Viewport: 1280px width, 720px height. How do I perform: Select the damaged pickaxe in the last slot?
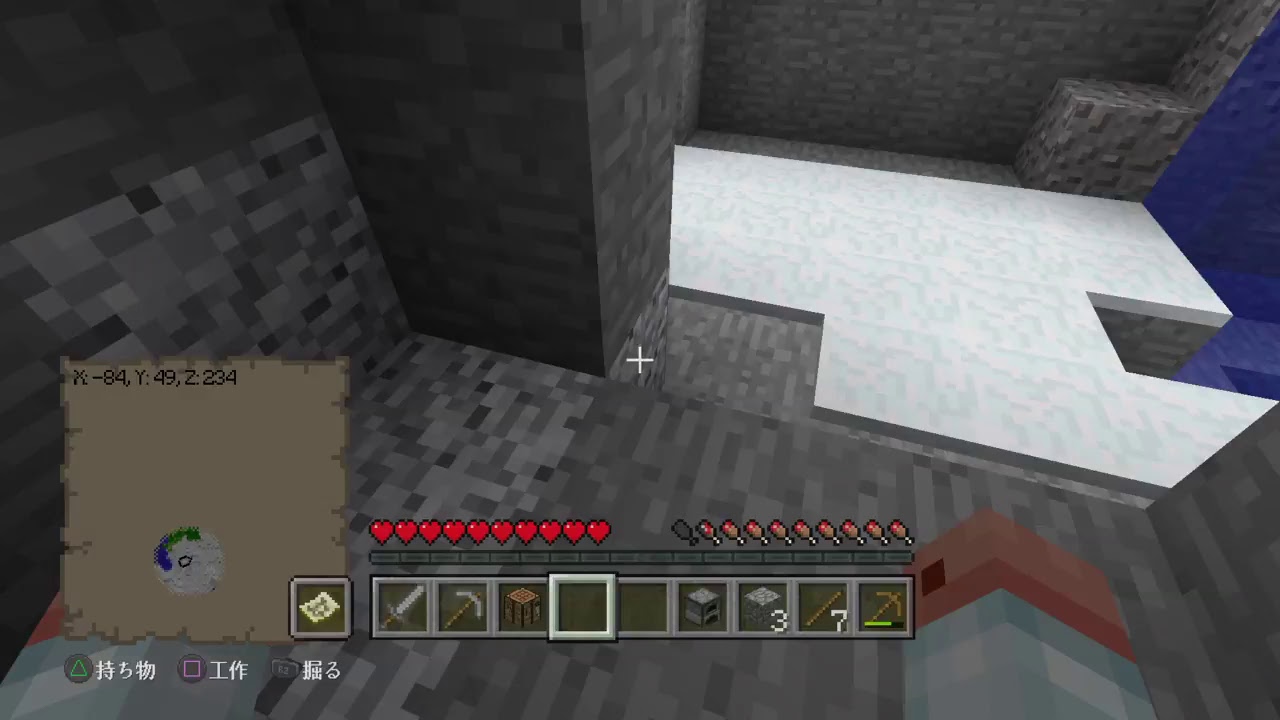click(x=884, y=605)
